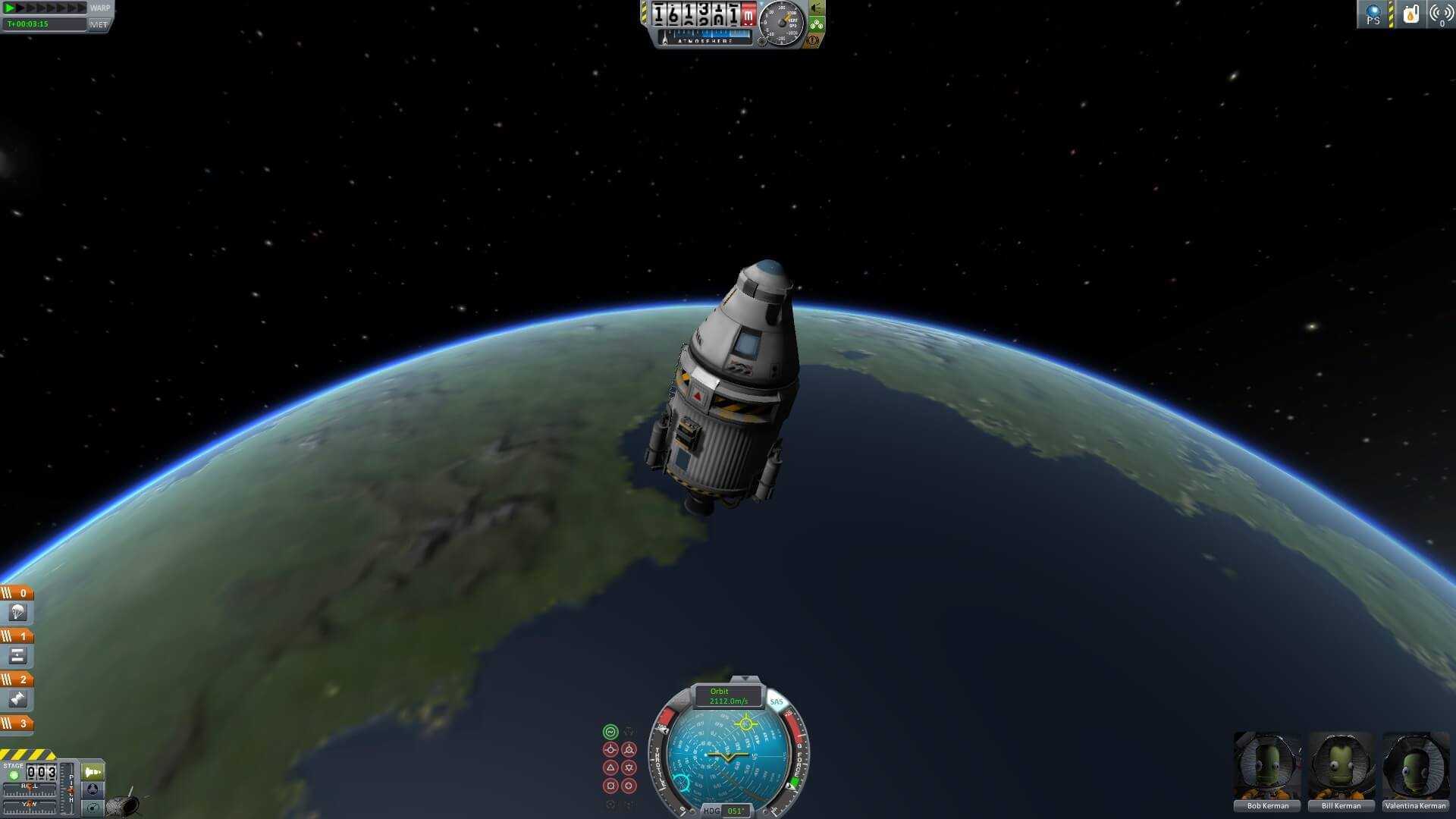Click the green time warp play arrow
This screenshot has width=1456, height=819.
point(11,8)
